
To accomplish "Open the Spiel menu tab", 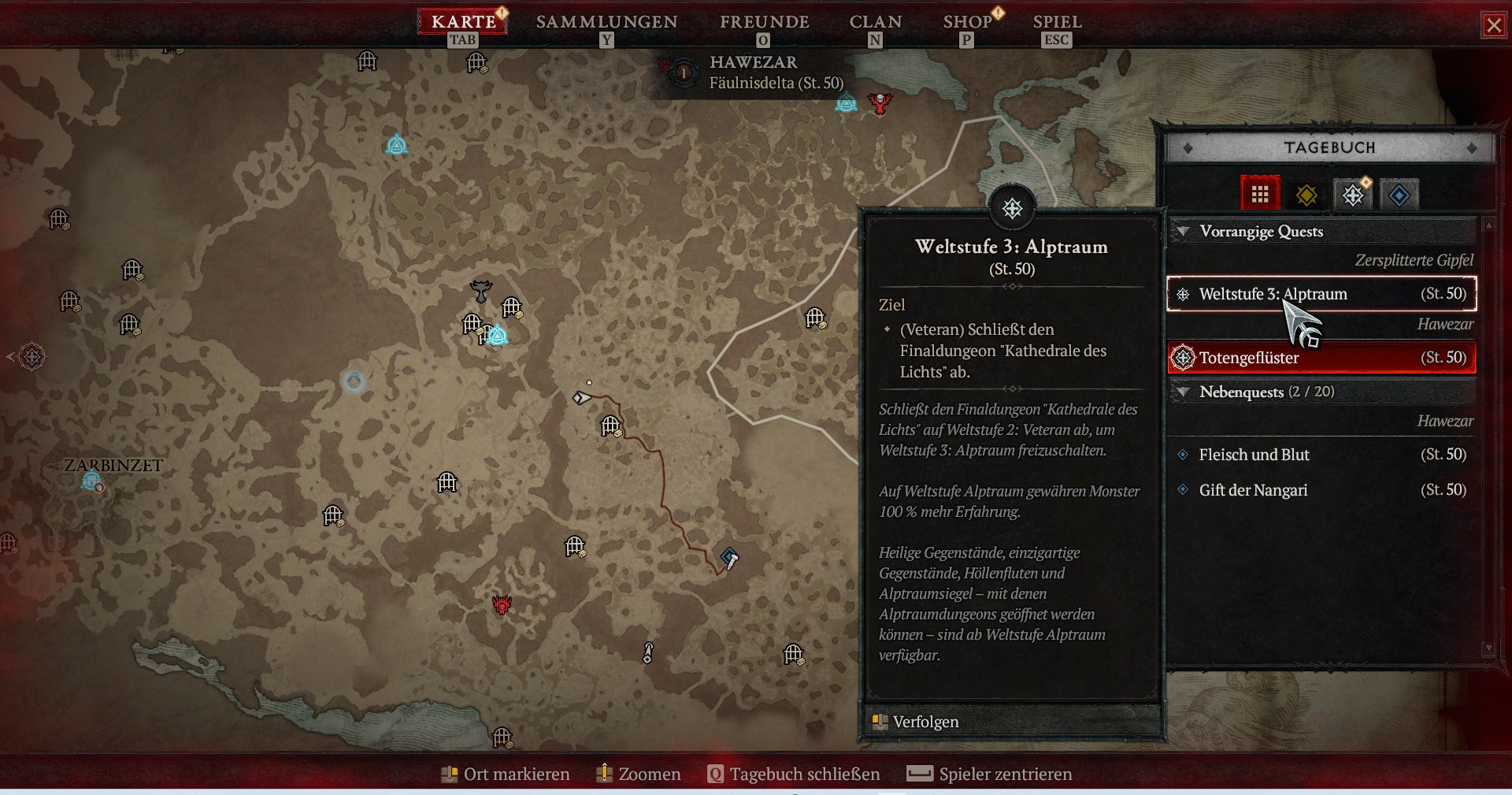I will click(x=1057, y=22).
